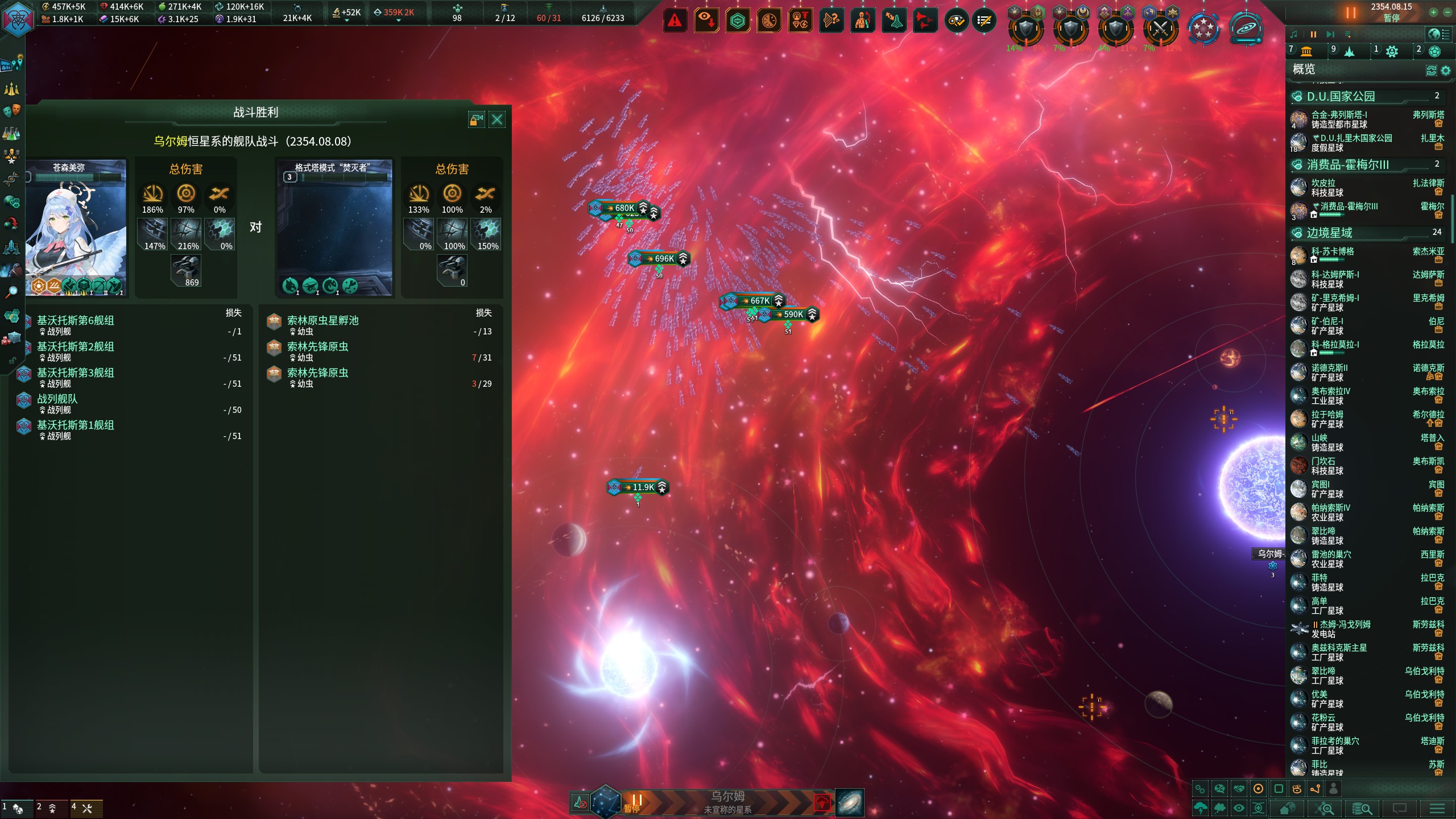Select the 696K fleet marker

[659, 259]
